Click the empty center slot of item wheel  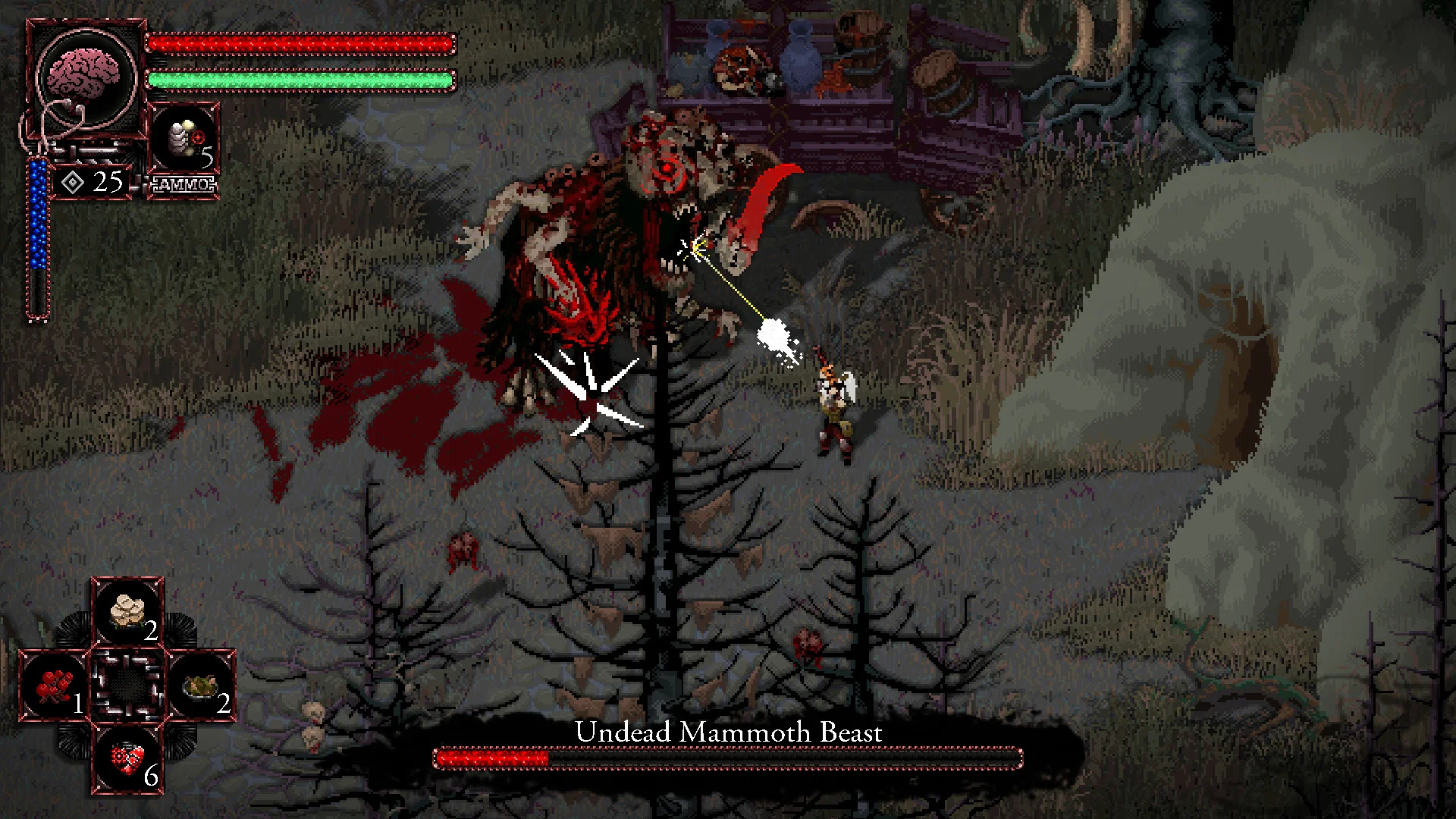coord(127,686)
